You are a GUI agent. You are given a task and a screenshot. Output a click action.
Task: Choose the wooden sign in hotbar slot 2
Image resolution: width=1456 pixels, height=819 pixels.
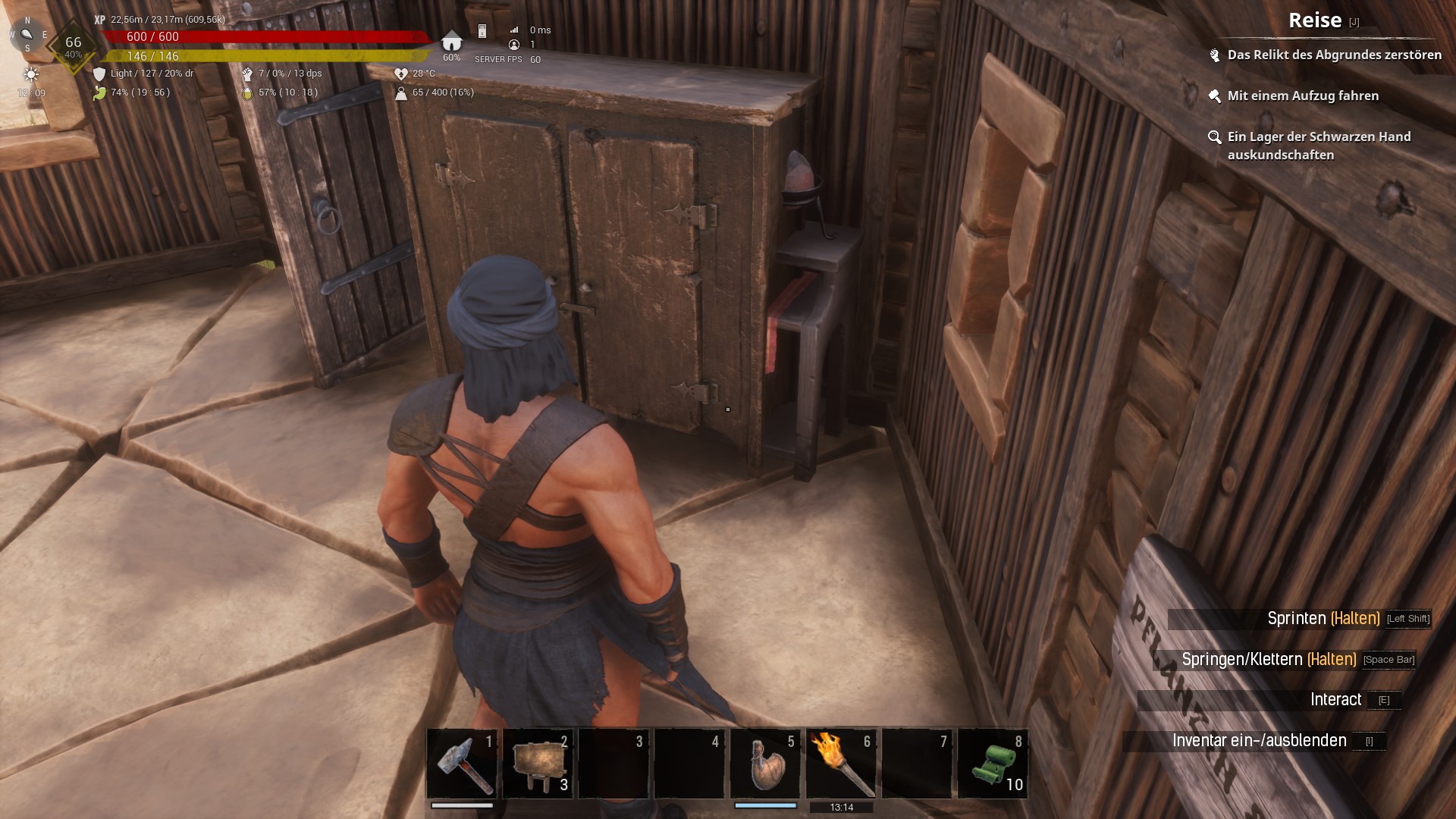[x=538, y=763]
